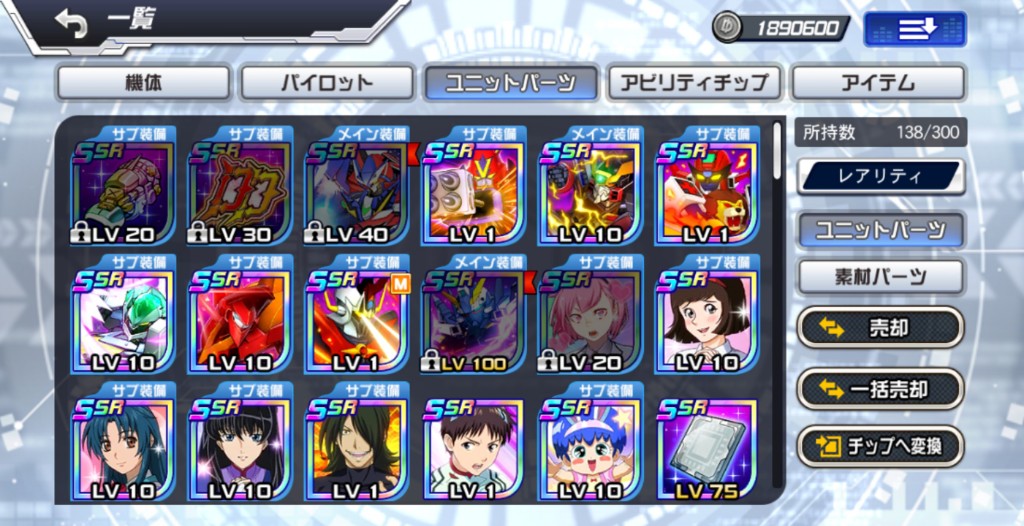This screenshot has height=526, width=1024.
Task: Activate the 一括売却 bulk sell button
Action: pyautogui.click(x=880, y=389)
